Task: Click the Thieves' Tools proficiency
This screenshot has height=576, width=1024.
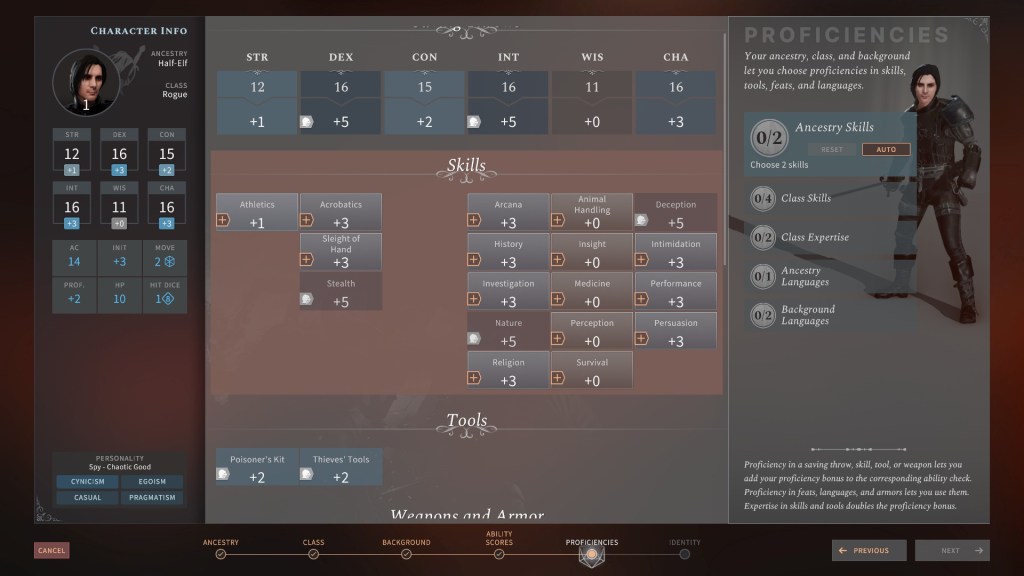Action: pos(341,466)
